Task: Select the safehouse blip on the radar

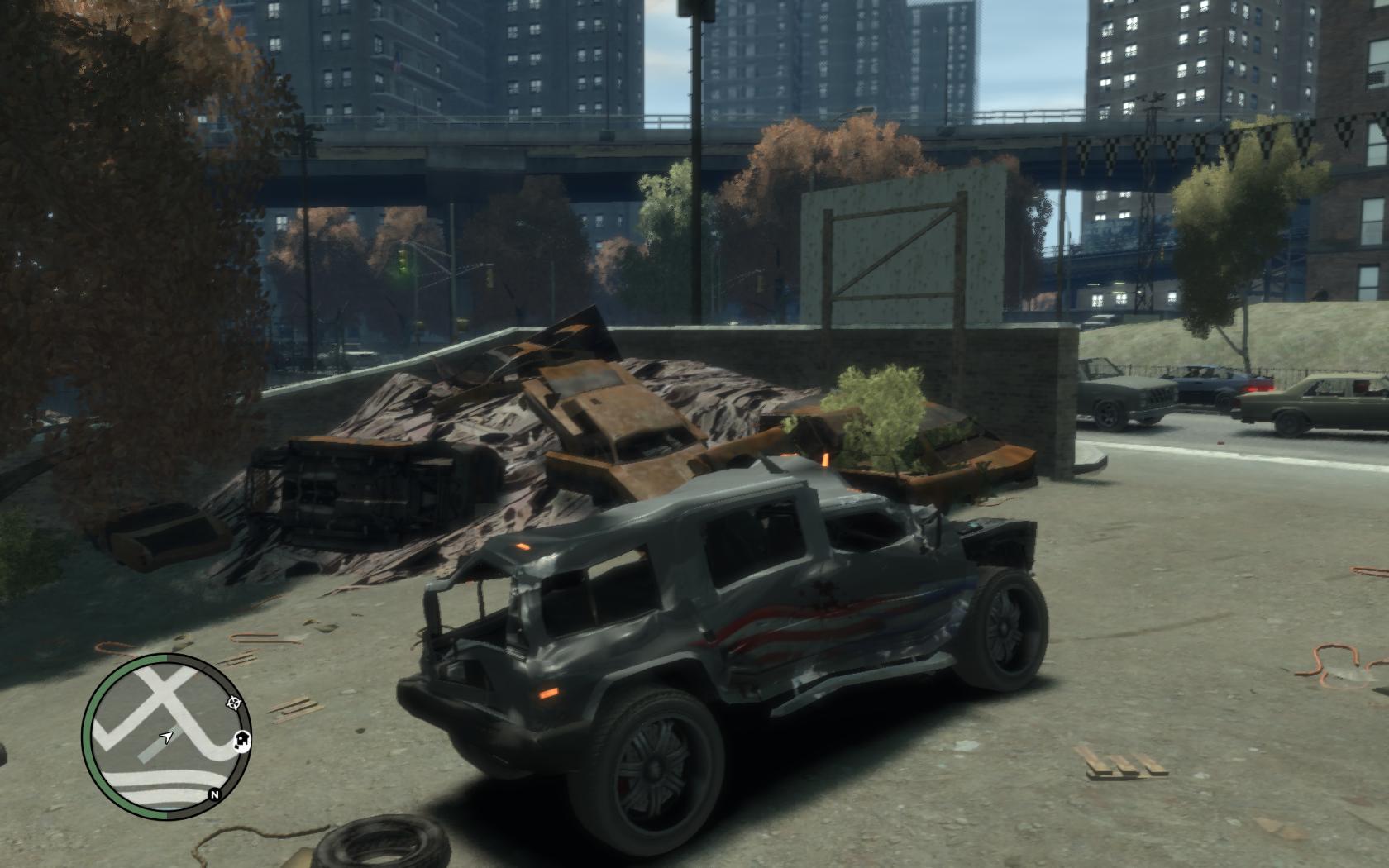Action: click(241, 741)
